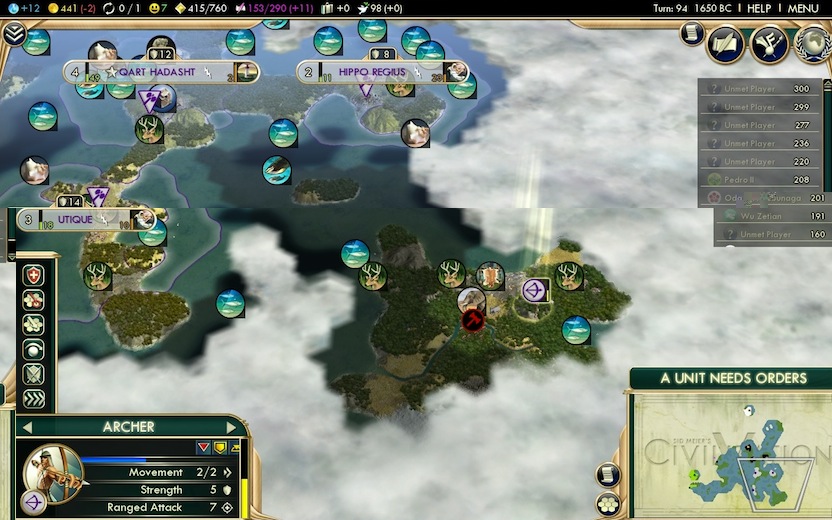Select the Qart Hadasht city banner

point(161,72)
